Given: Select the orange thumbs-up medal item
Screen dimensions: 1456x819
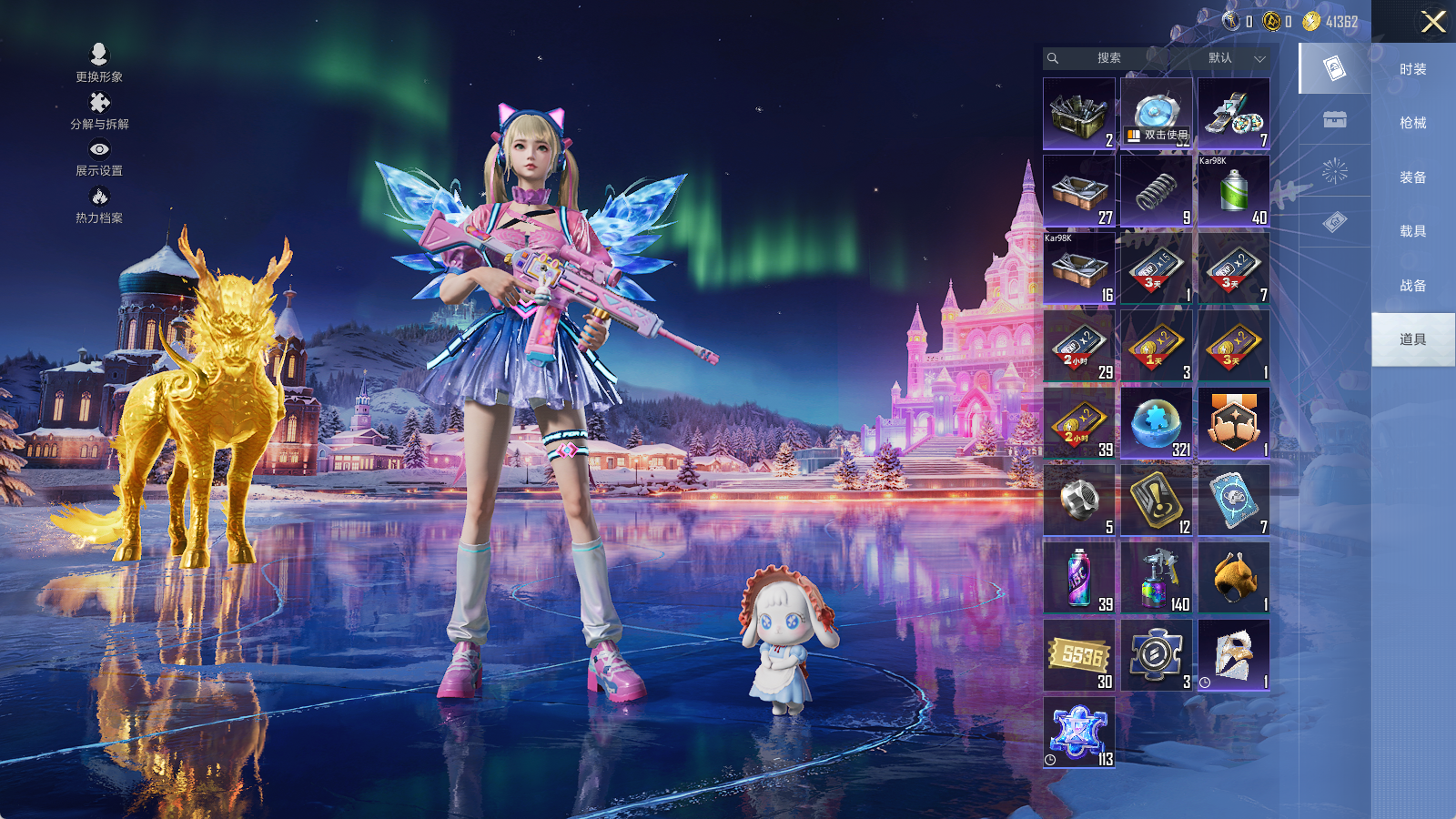Looking at the screenshot, I should click(1234, 423).
